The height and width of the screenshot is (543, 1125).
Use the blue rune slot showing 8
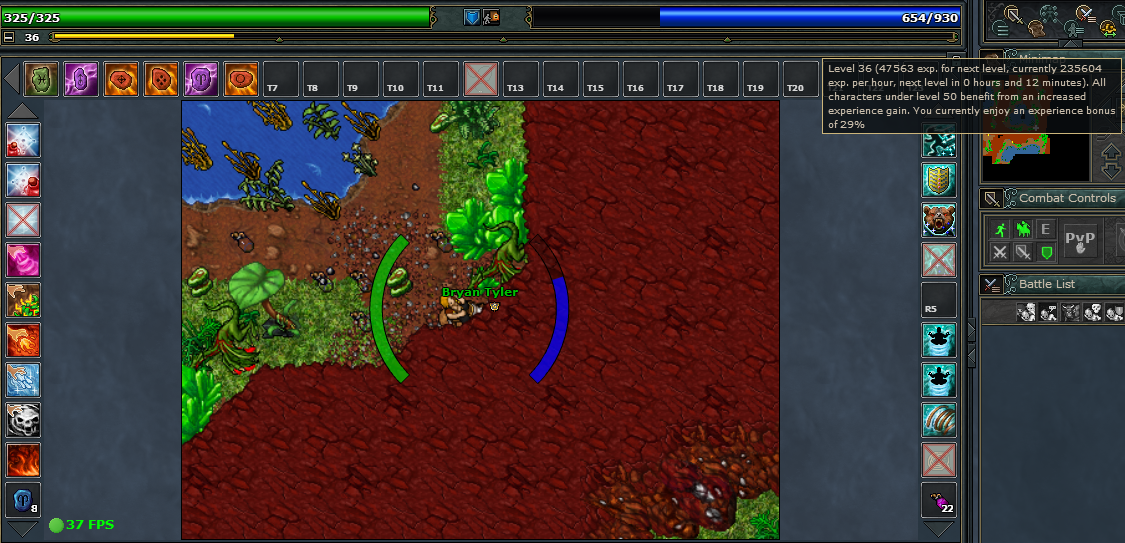[x=23, y=500]
